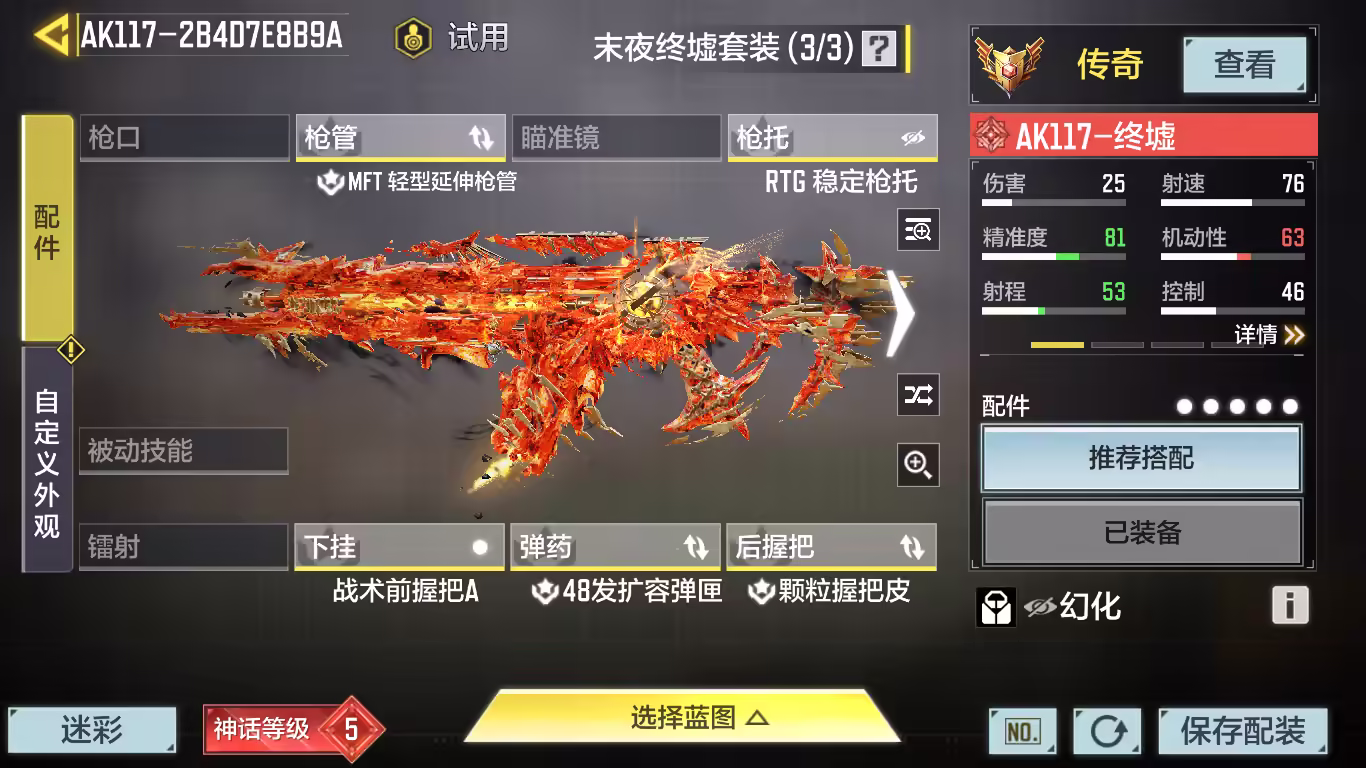
Task: Go back using the yellow arrow
Action: [52, 35]
